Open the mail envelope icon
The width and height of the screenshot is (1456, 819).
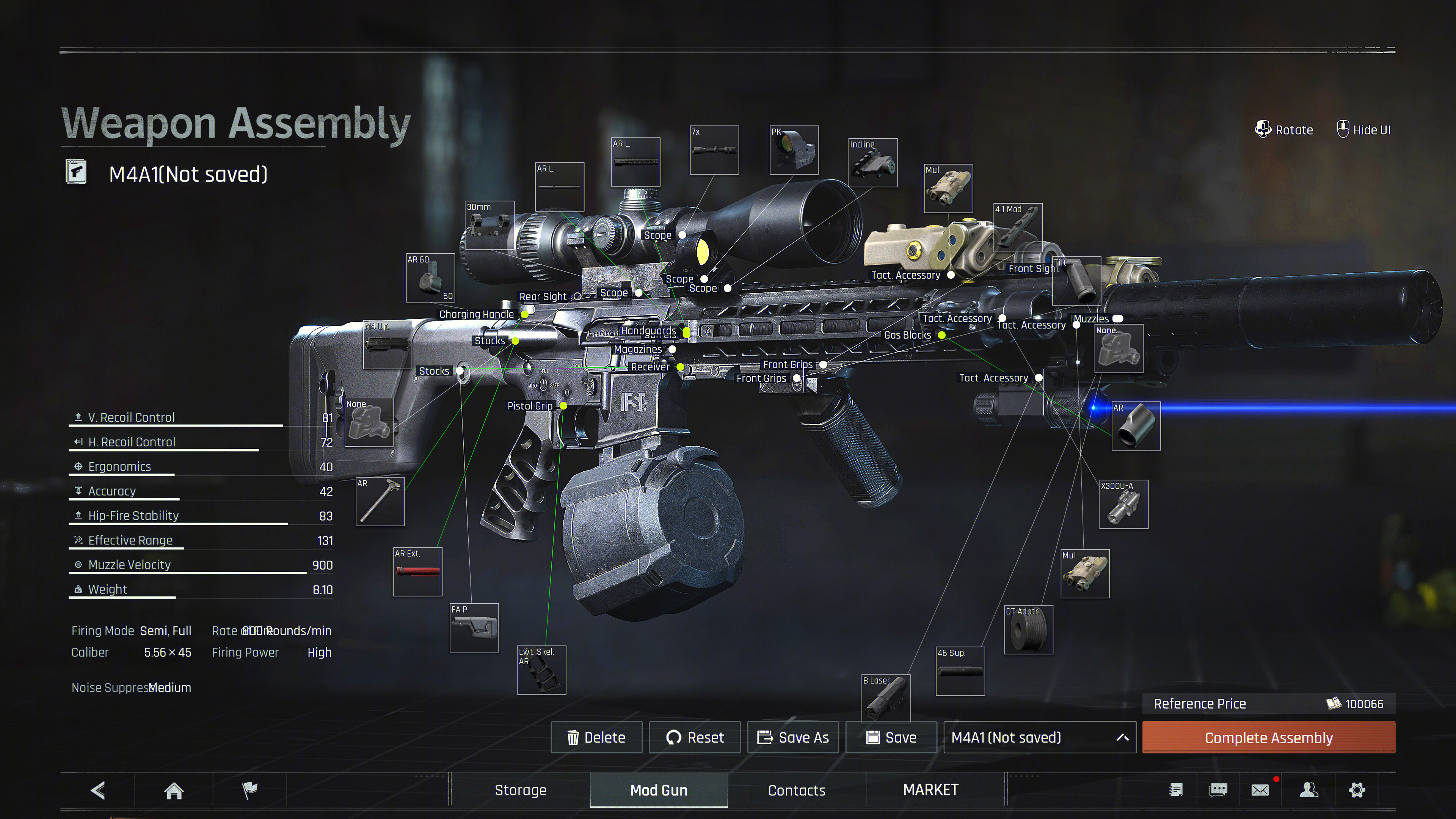point(1260,790)
